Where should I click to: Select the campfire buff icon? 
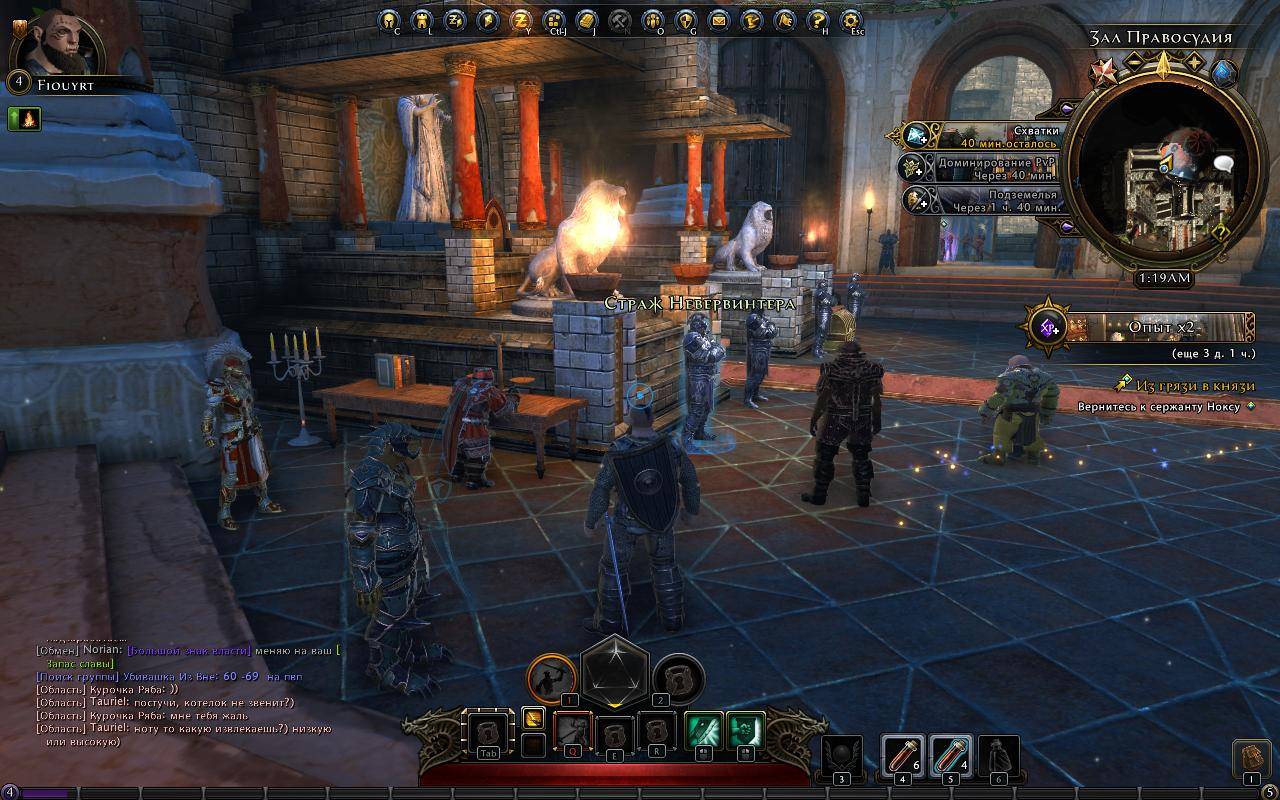[24, 119]
